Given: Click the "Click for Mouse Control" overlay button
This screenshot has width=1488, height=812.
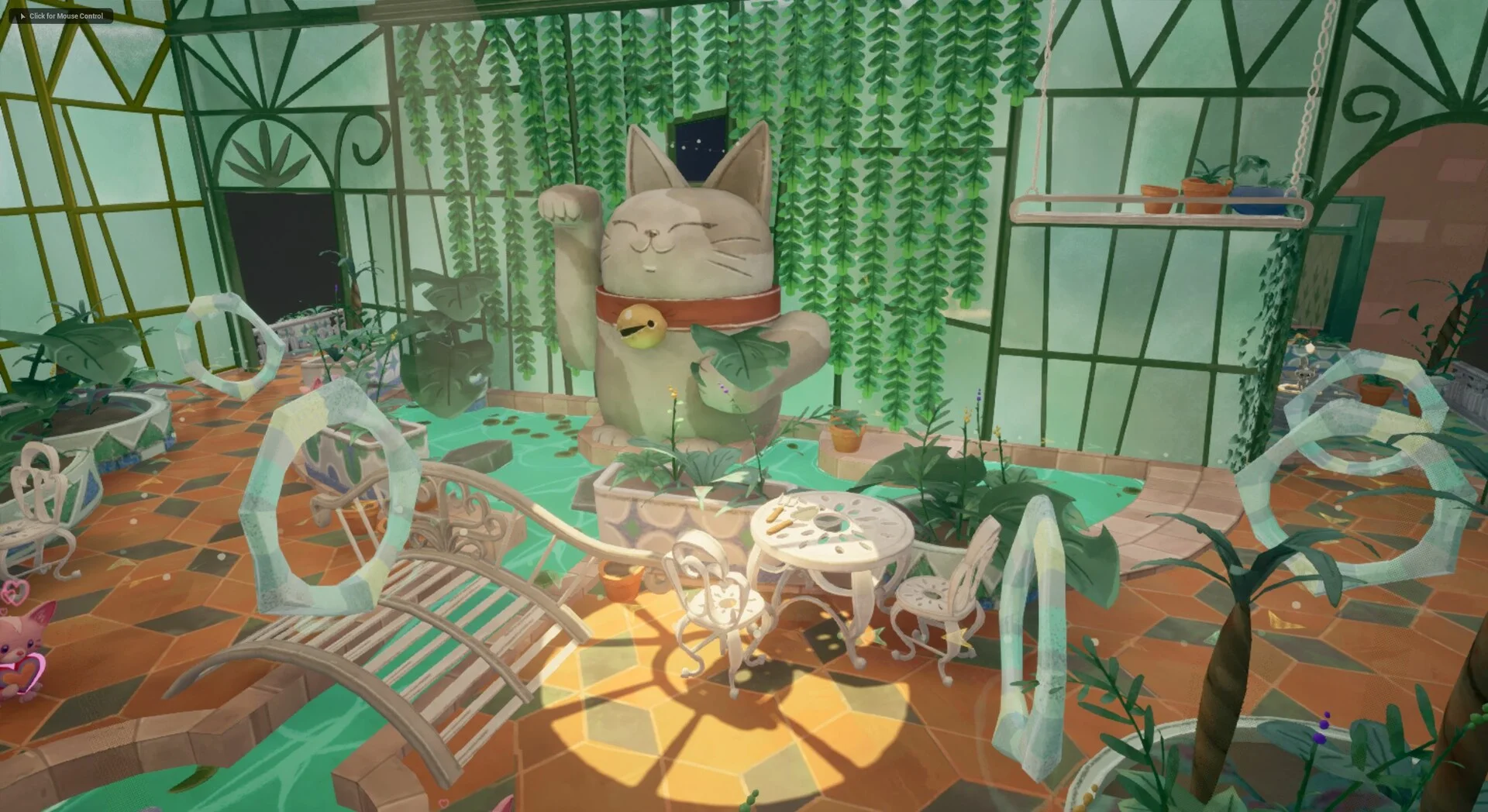Looking at the screenshot, I should point(61,15).
